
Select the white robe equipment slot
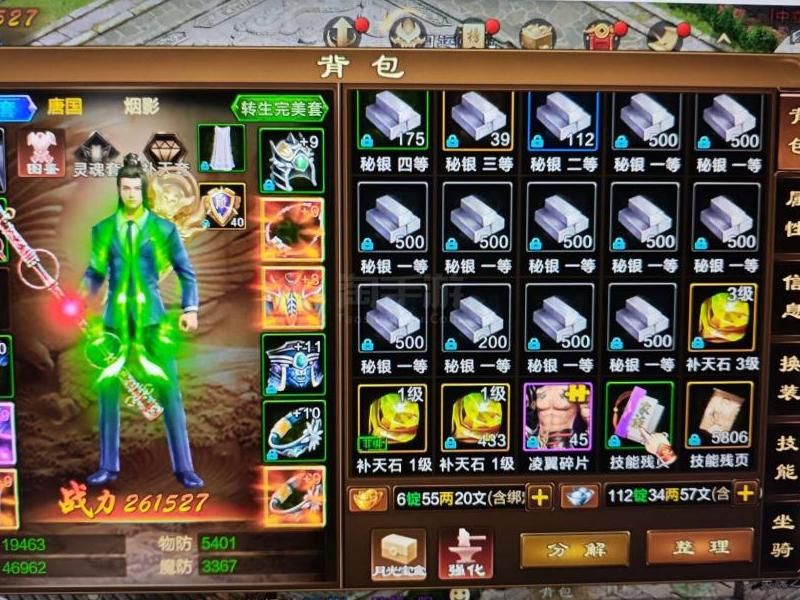(x=221, y=148)
